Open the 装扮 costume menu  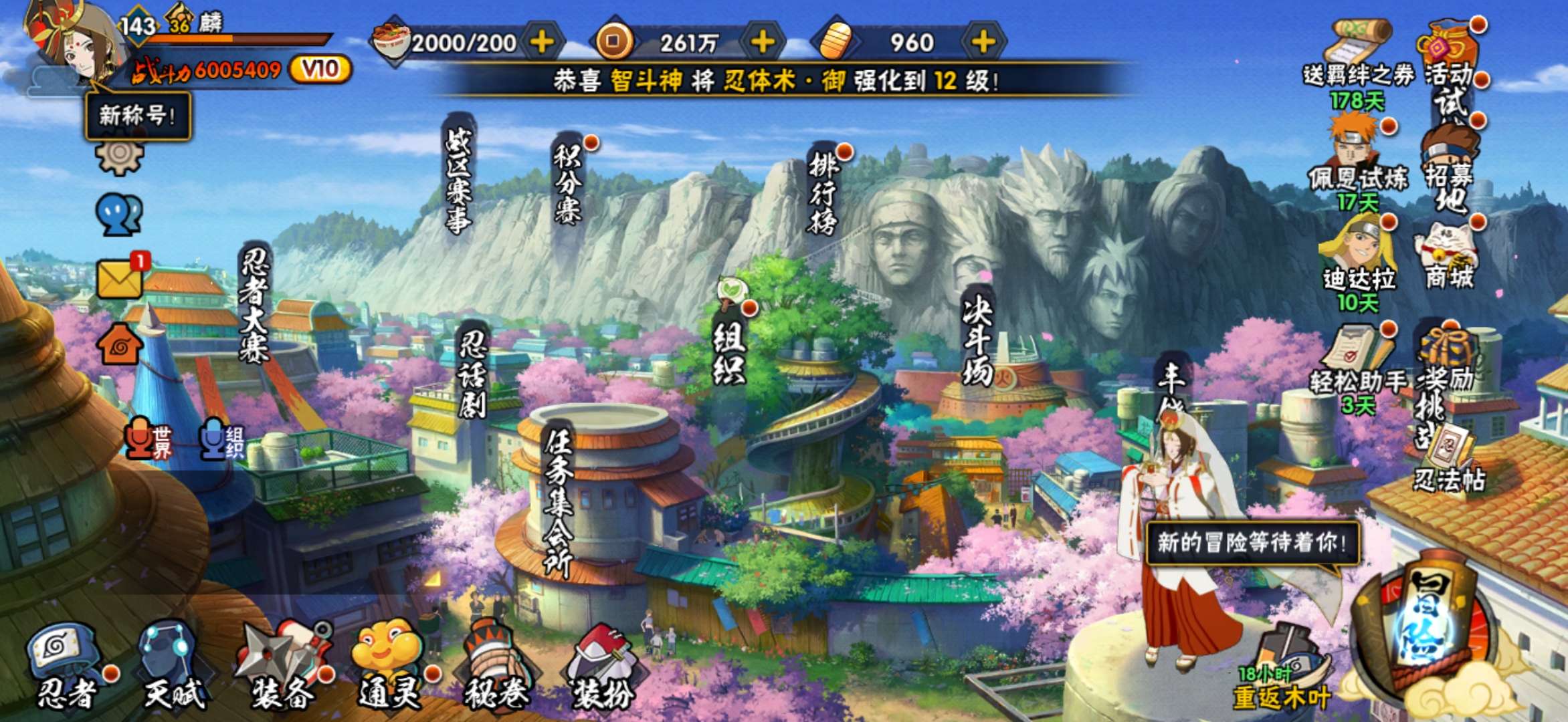tap(602, 665)
